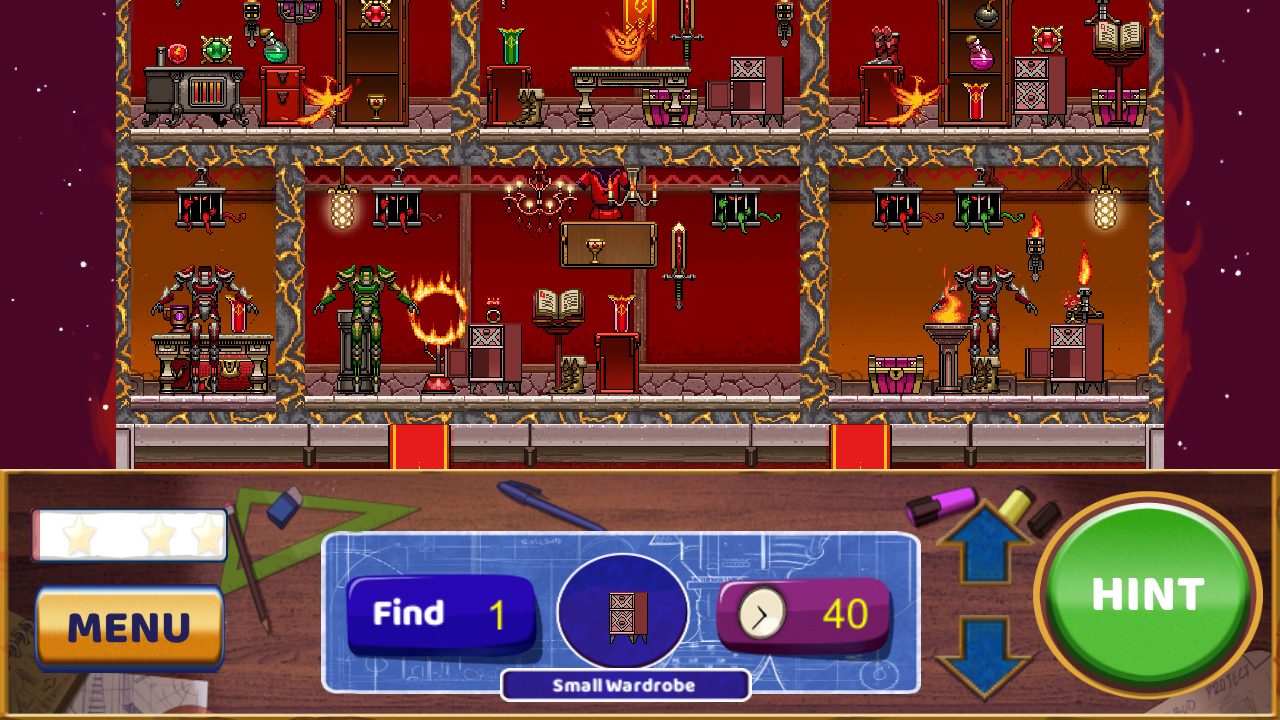
Task: Open the MENU
Action: [128, 627]
